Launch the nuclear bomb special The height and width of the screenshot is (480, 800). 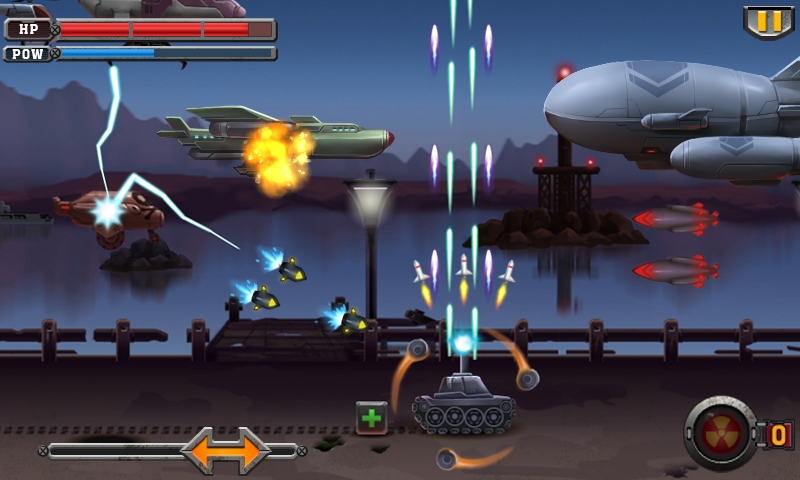click(x=721, y=433)
